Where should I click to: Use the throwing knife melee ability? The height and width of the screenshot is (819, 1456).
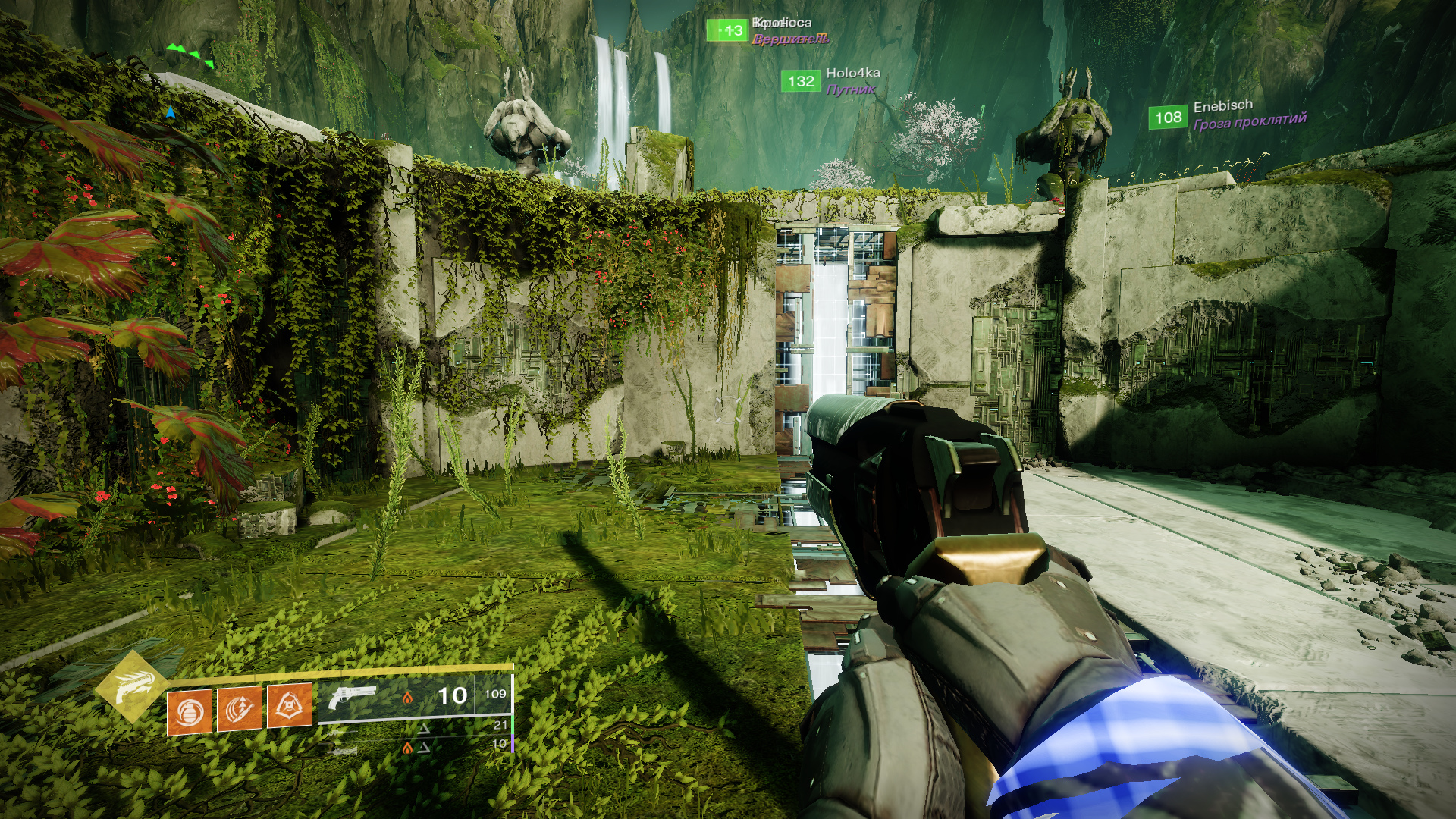[x=240, y=709]
